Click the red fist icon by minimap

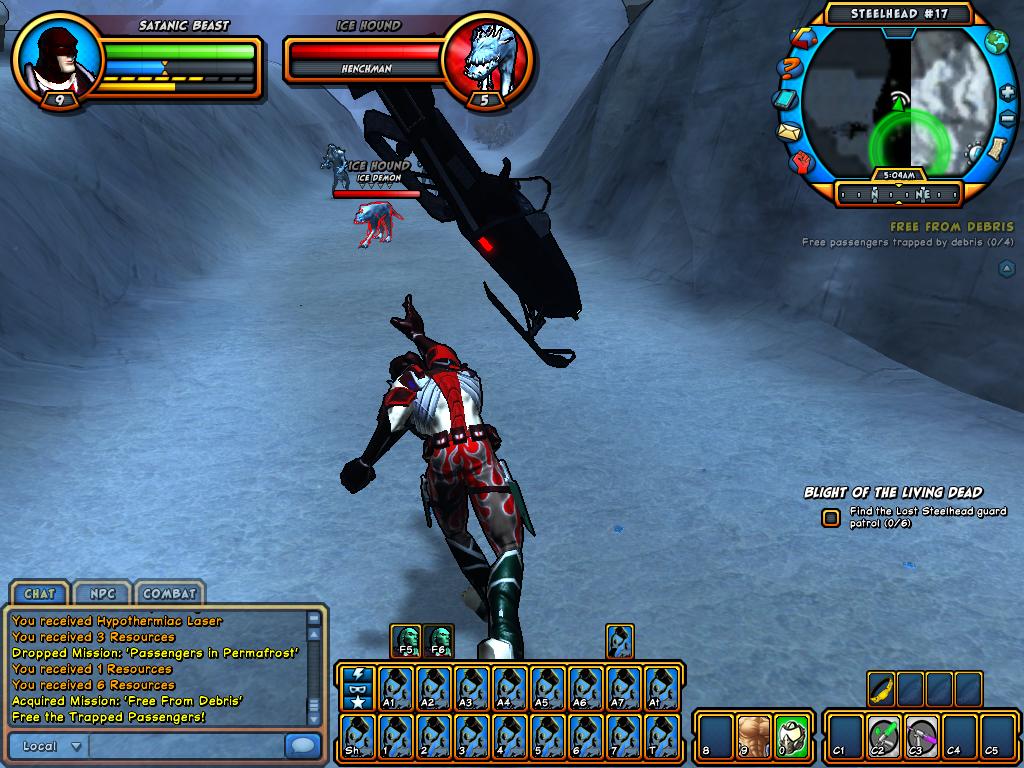(803, 162)
